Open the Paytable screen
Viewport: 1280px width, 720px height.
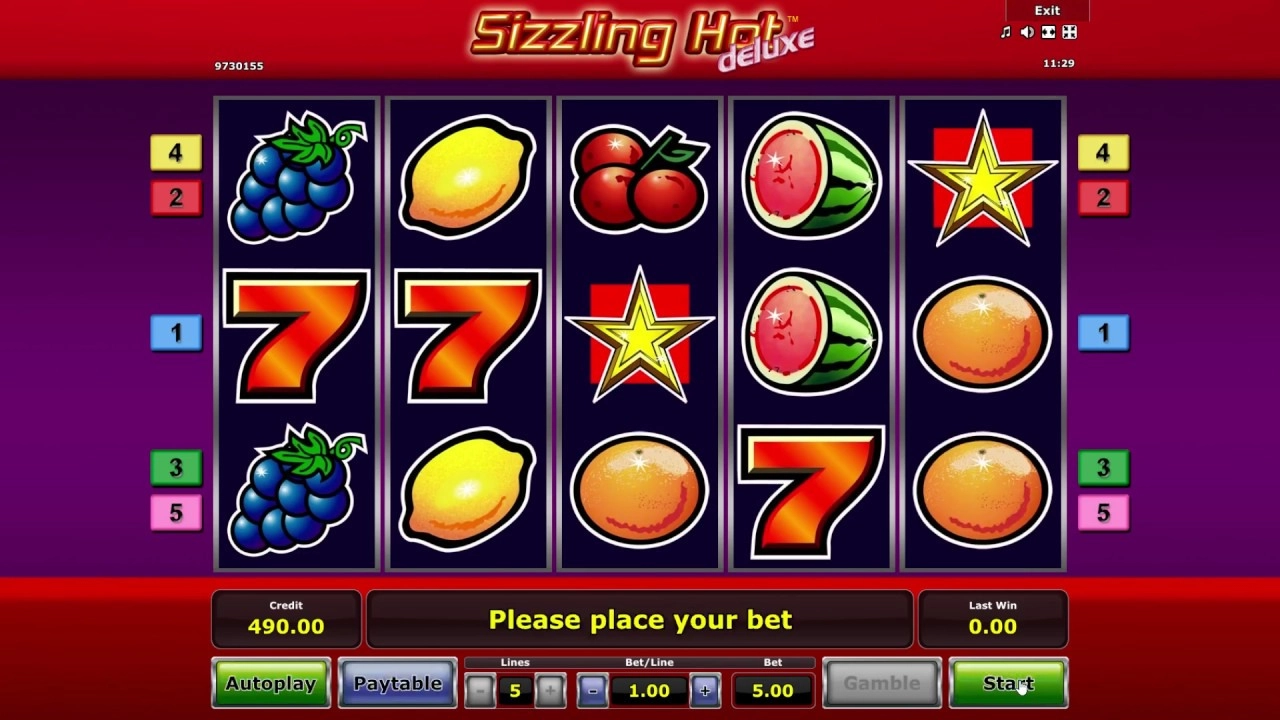397,683
